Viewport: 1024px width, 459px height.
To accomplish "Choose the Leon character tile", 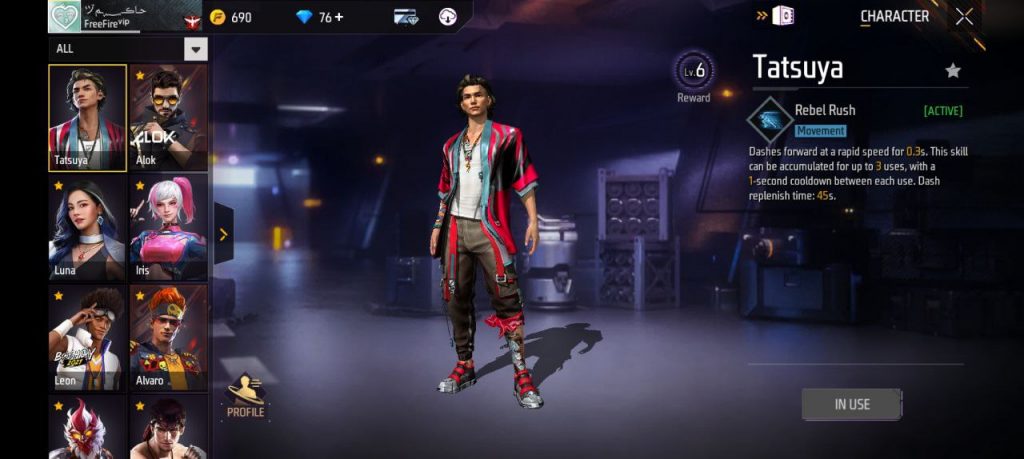I will point(87,337).
